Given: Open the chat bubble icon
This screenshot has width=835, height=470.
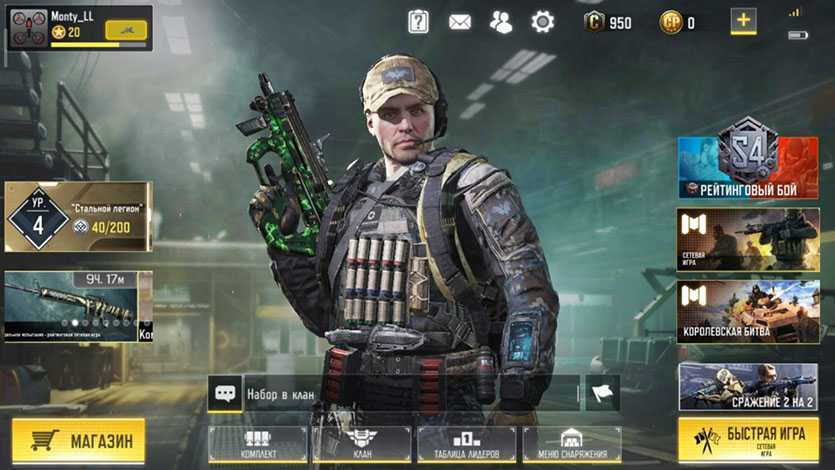Looking at the screenshot, I should [225, 393].
